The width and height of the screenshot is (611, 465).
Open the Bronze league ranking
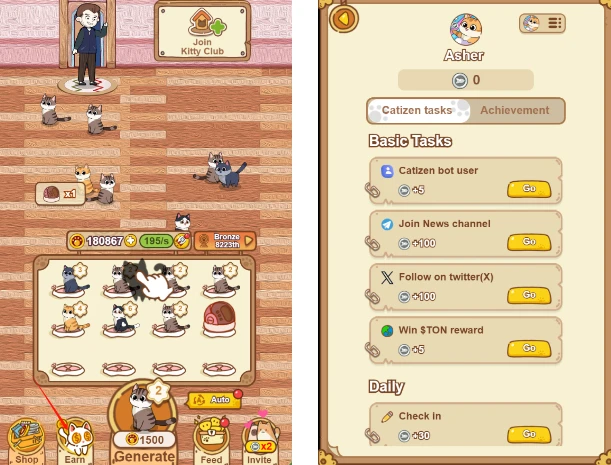coord(221,240)
